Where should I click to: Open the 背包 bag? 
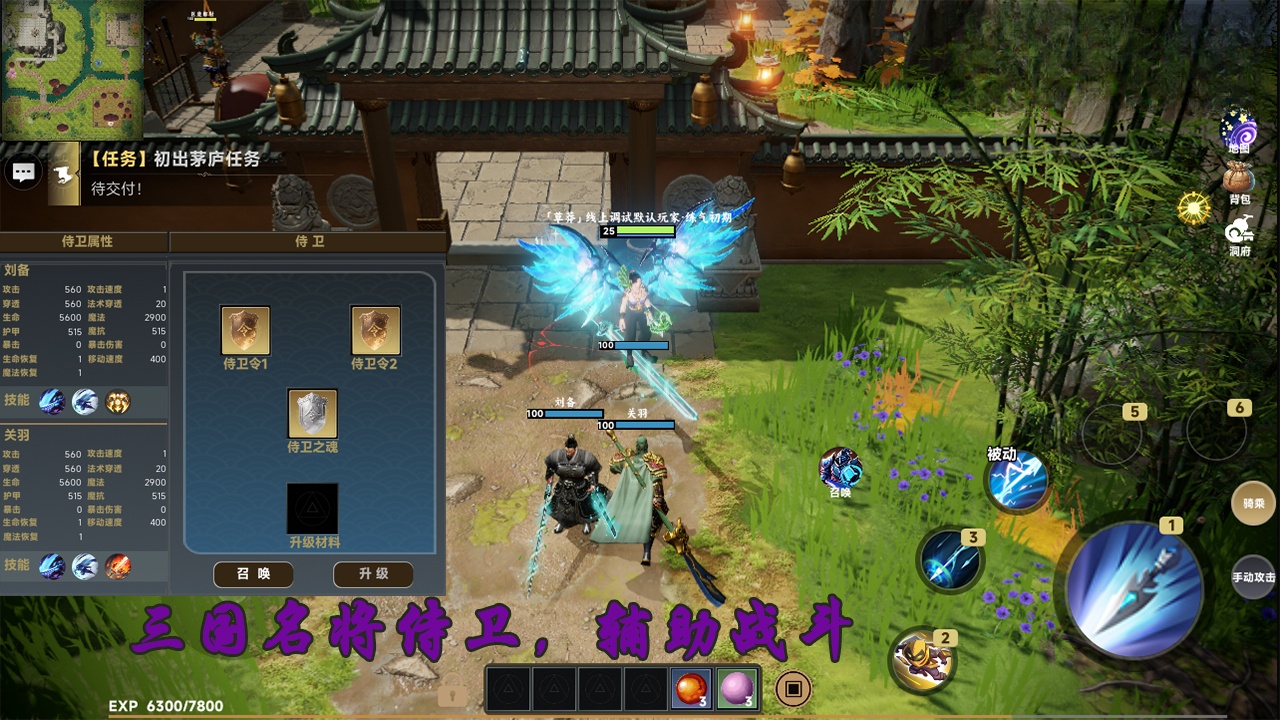[x=1239, y=181]
